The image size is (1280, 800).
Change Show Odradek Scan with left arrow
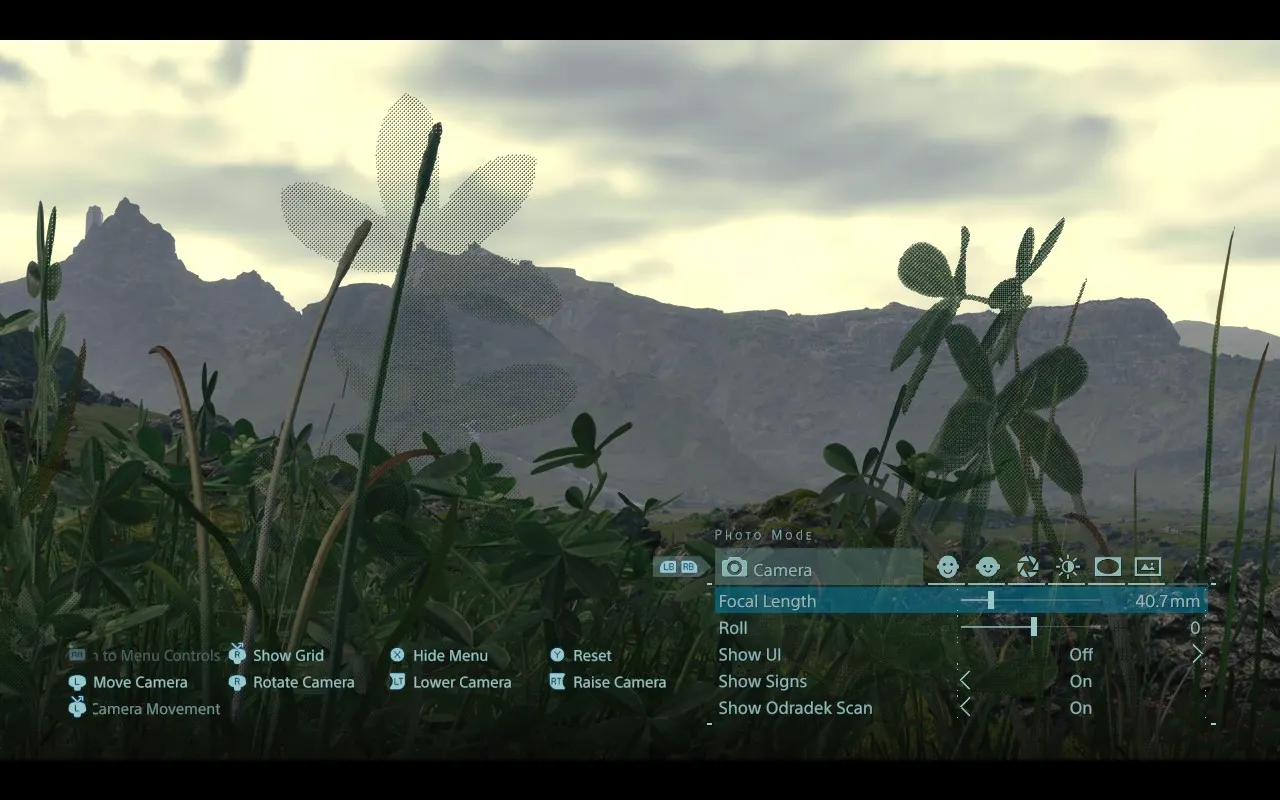[x=965, y=708]
